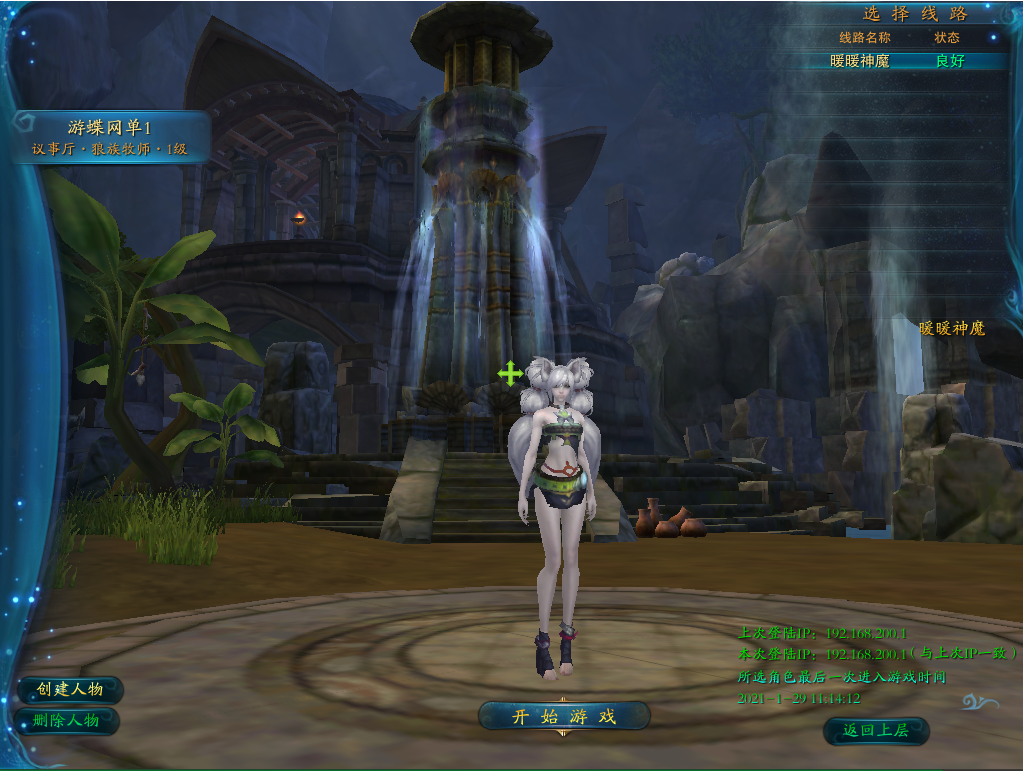Start the game with 开始游戏 button
This screenshot has width=1023, height=771.
pyautogui.click(x=564, y=716)
